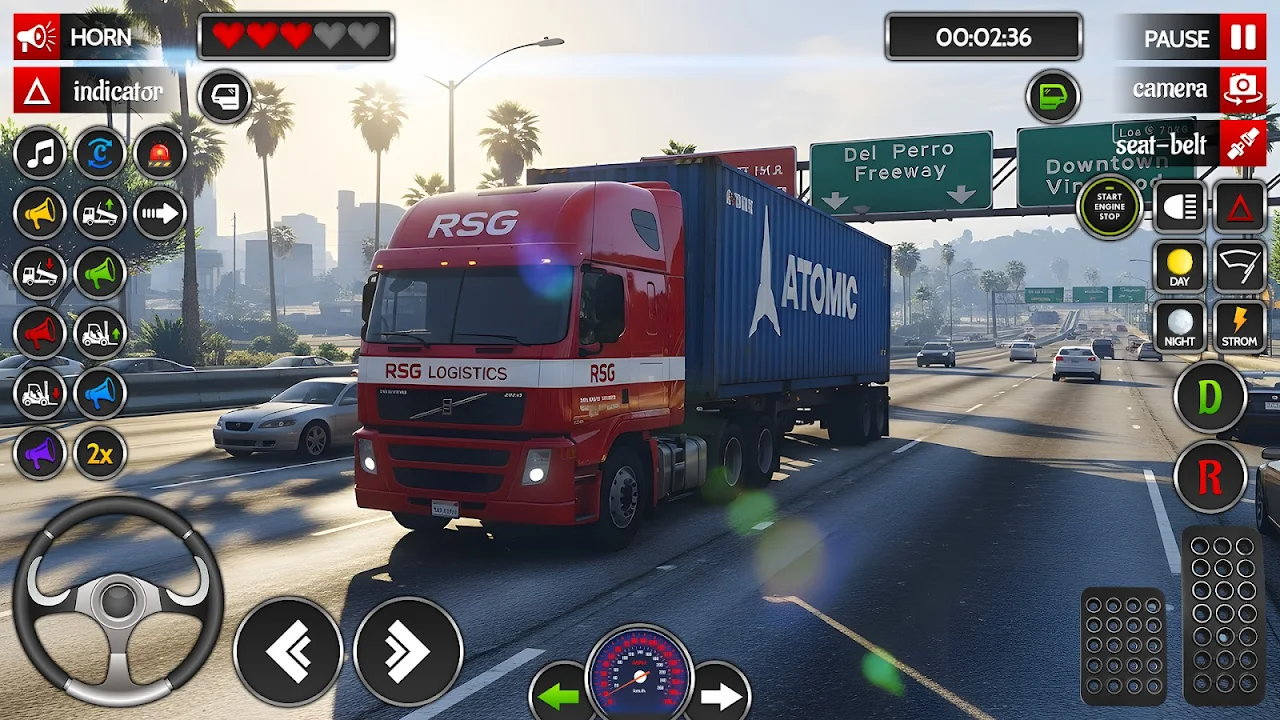Activate the hazard triangle lights
The image size is (1280, 720).
(x=1240, y=207)
